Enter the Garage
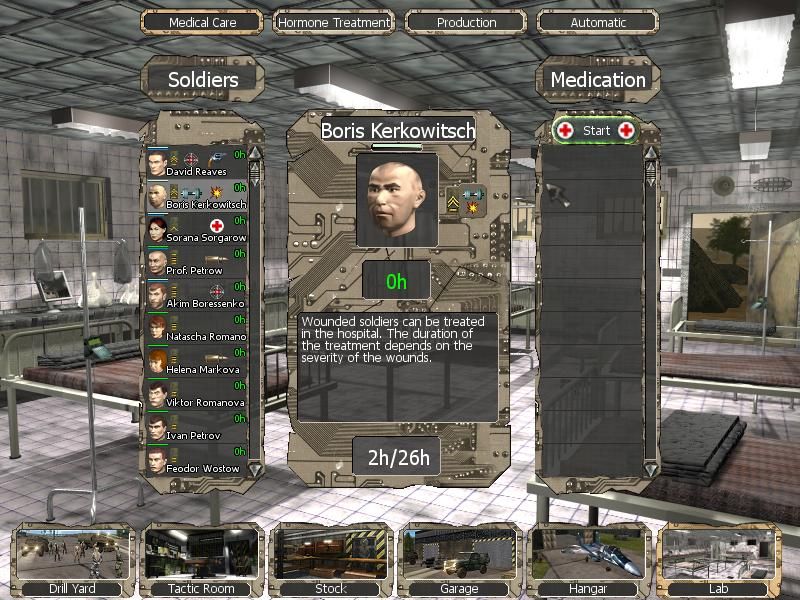This screenshot has width=800, height=600. pyautogui.click(x=459, y=560)
